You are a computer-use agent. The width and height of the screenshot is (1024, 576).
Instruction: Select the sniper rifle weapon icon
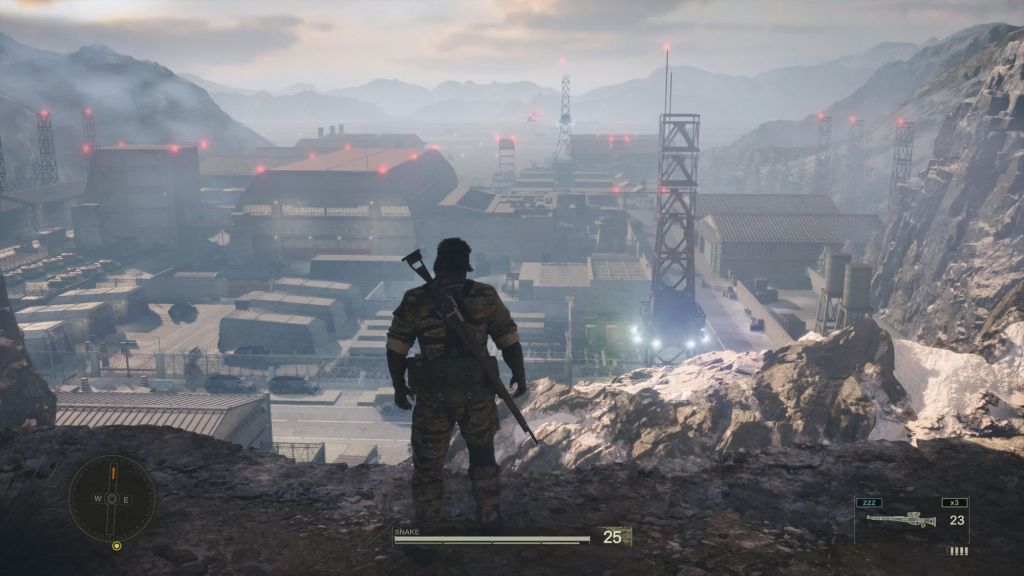click(x=901, y=519)
